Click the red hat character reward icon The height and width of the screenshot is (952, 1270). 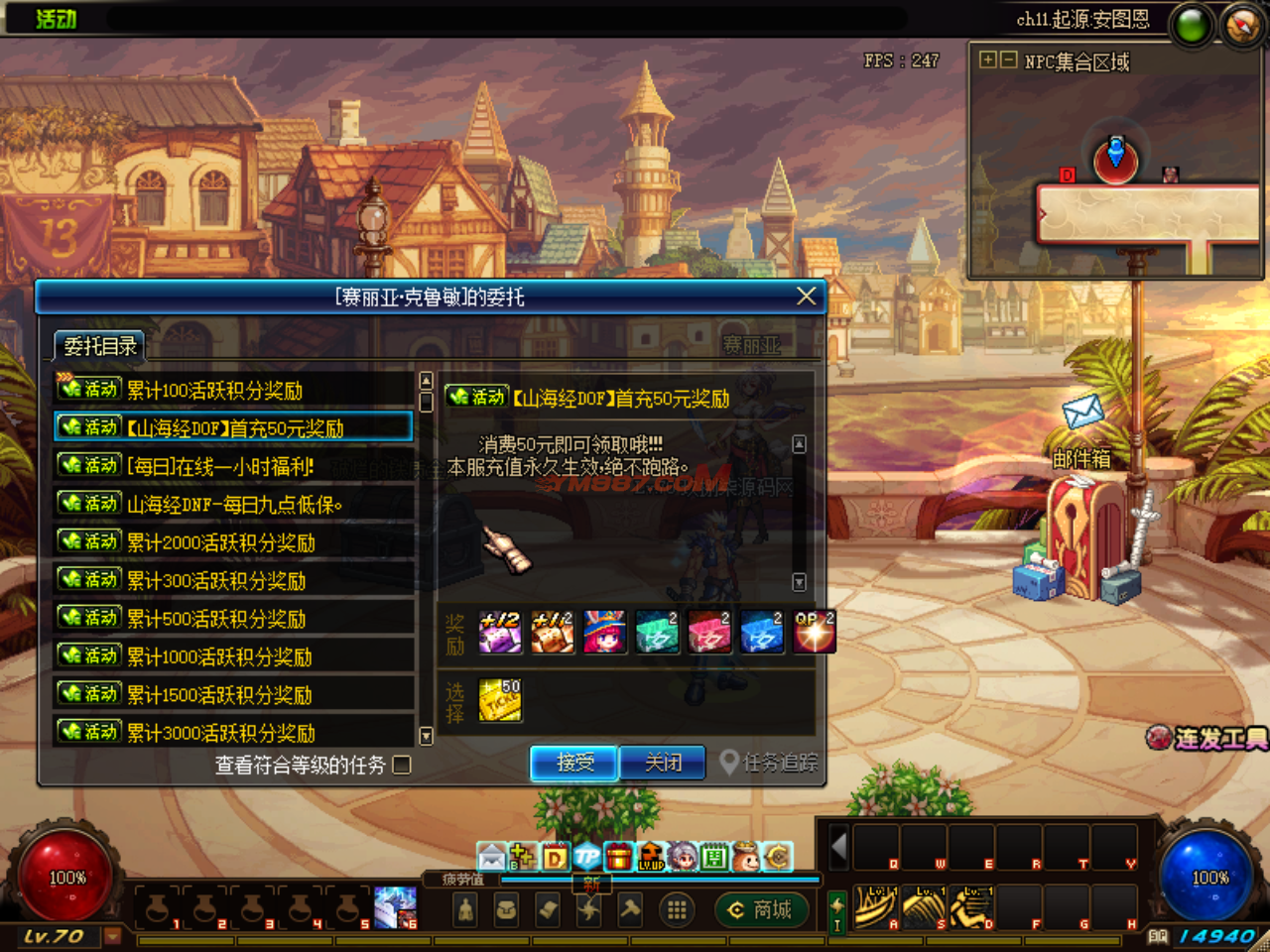[x=604, y=632]
